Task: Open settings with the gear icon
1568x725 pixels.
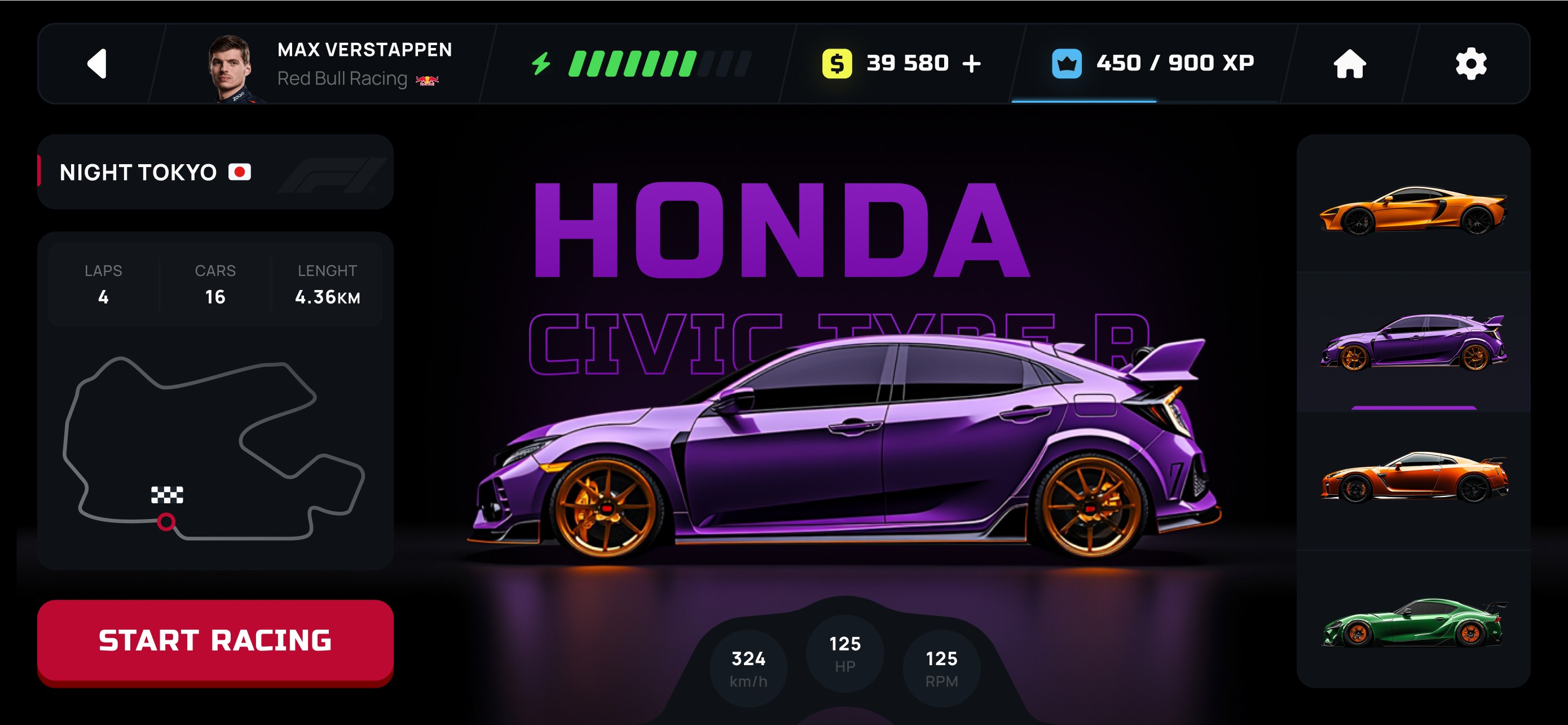Action: (1470, 64)
